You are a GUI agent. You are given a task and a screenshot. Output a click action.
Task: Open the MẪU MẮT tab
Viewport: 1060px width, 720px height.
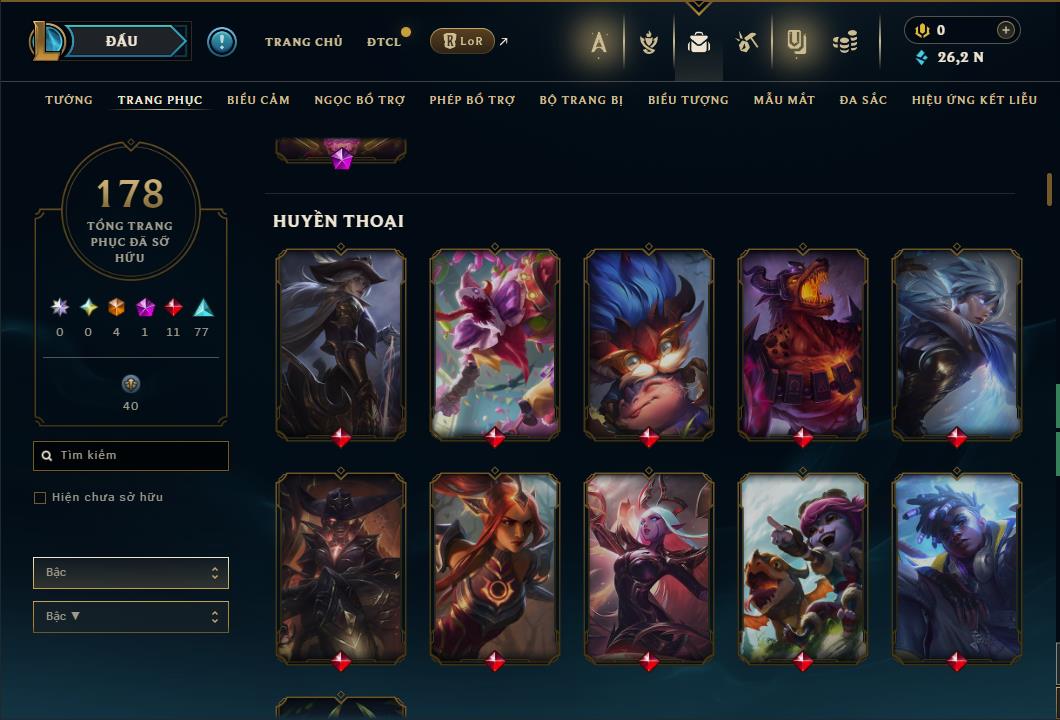pyautogui.click(x=784, y=100)
